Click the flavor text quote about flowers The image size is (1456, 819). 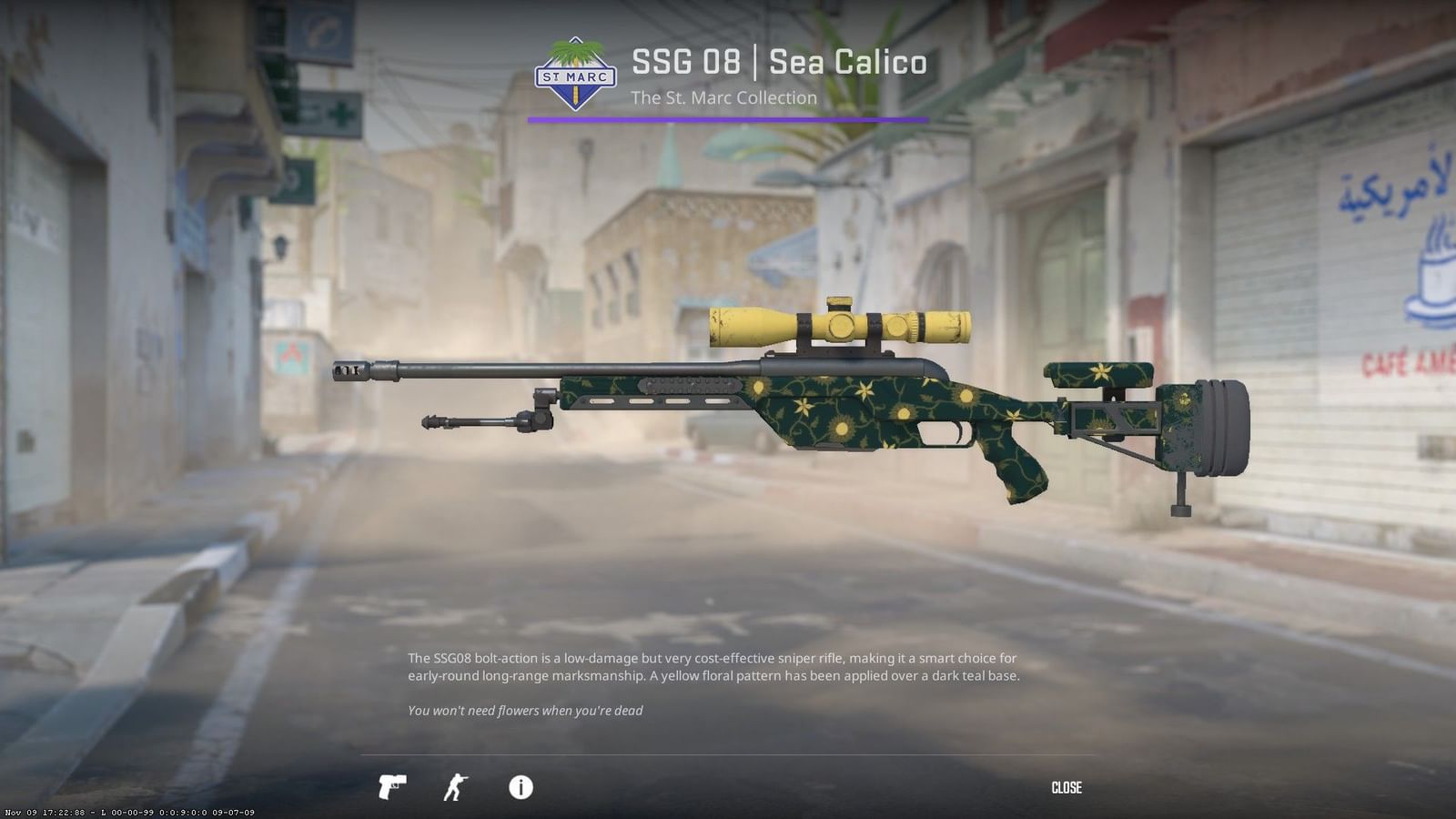526,710
